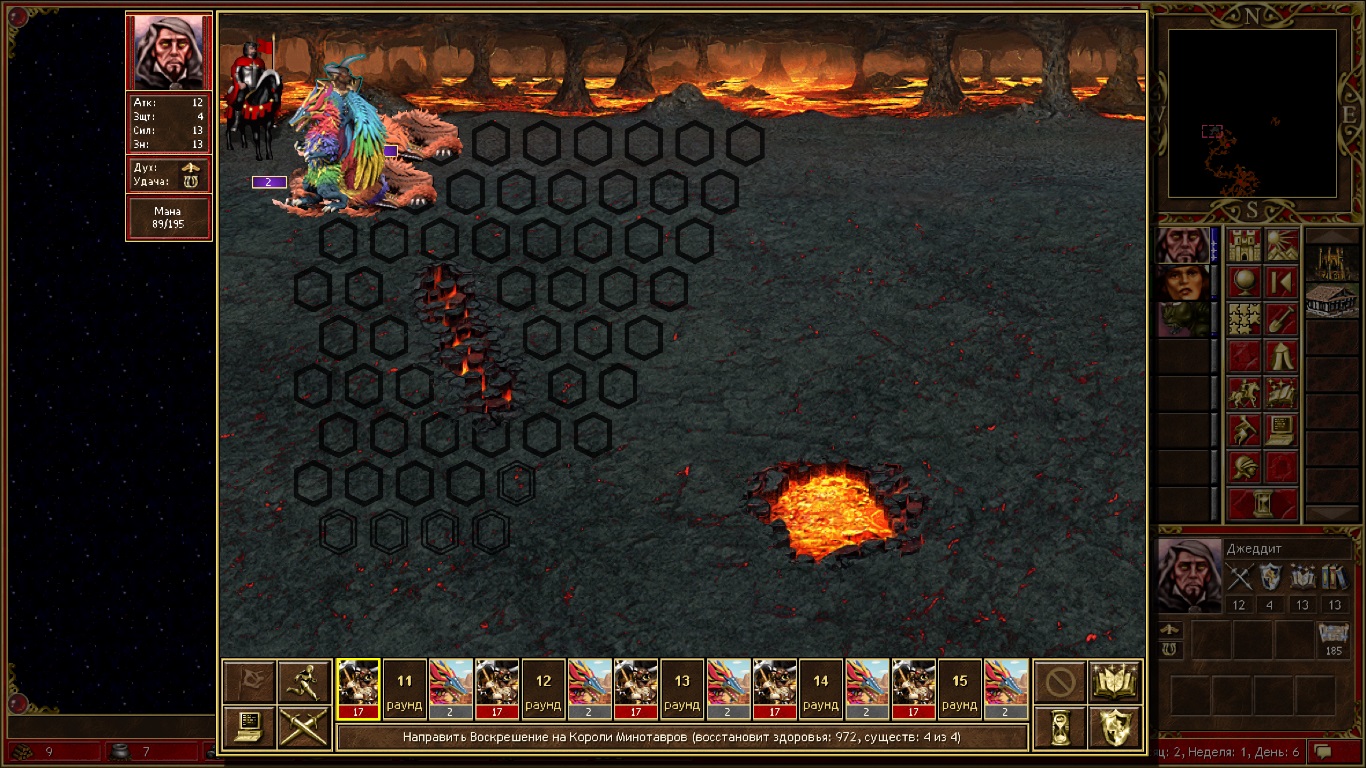Click the hero portrait above the stats panel
Viewport: 1366px width, 768px height.
coord(168,51)
